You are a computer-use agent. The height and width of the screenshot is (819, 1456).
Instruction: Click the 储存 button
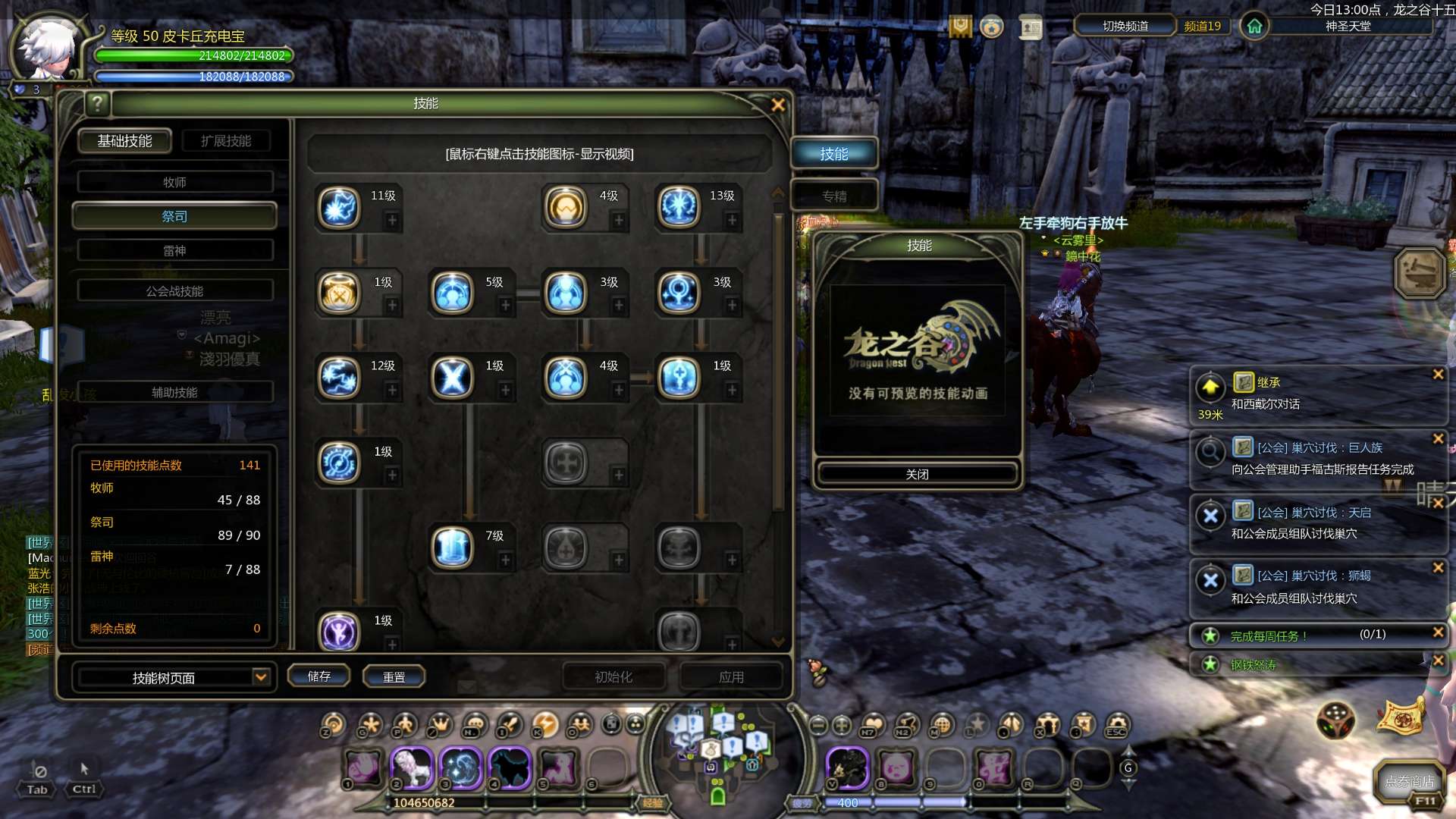click(319, 676)
